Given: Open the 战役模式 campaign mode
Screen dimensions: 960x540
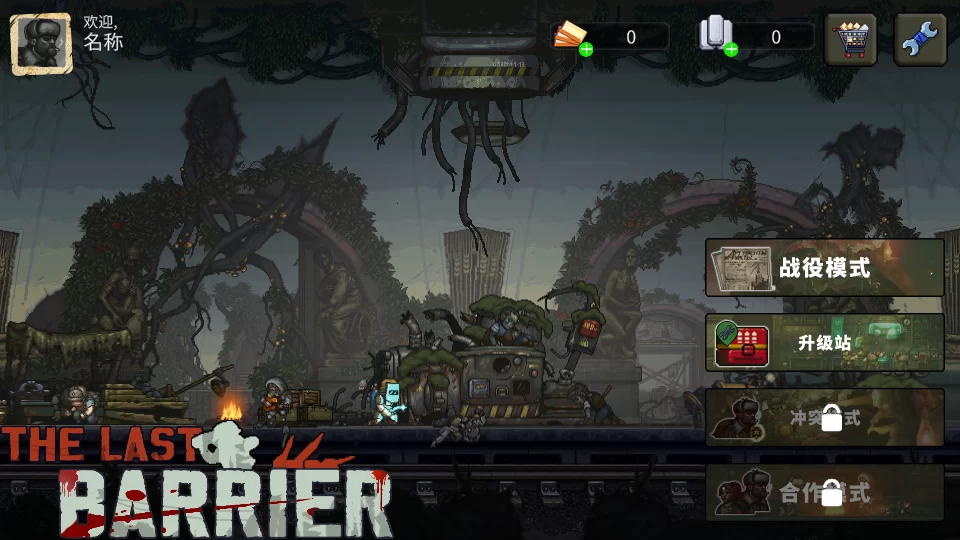Looking at the screenshot, I should [825, 267].
